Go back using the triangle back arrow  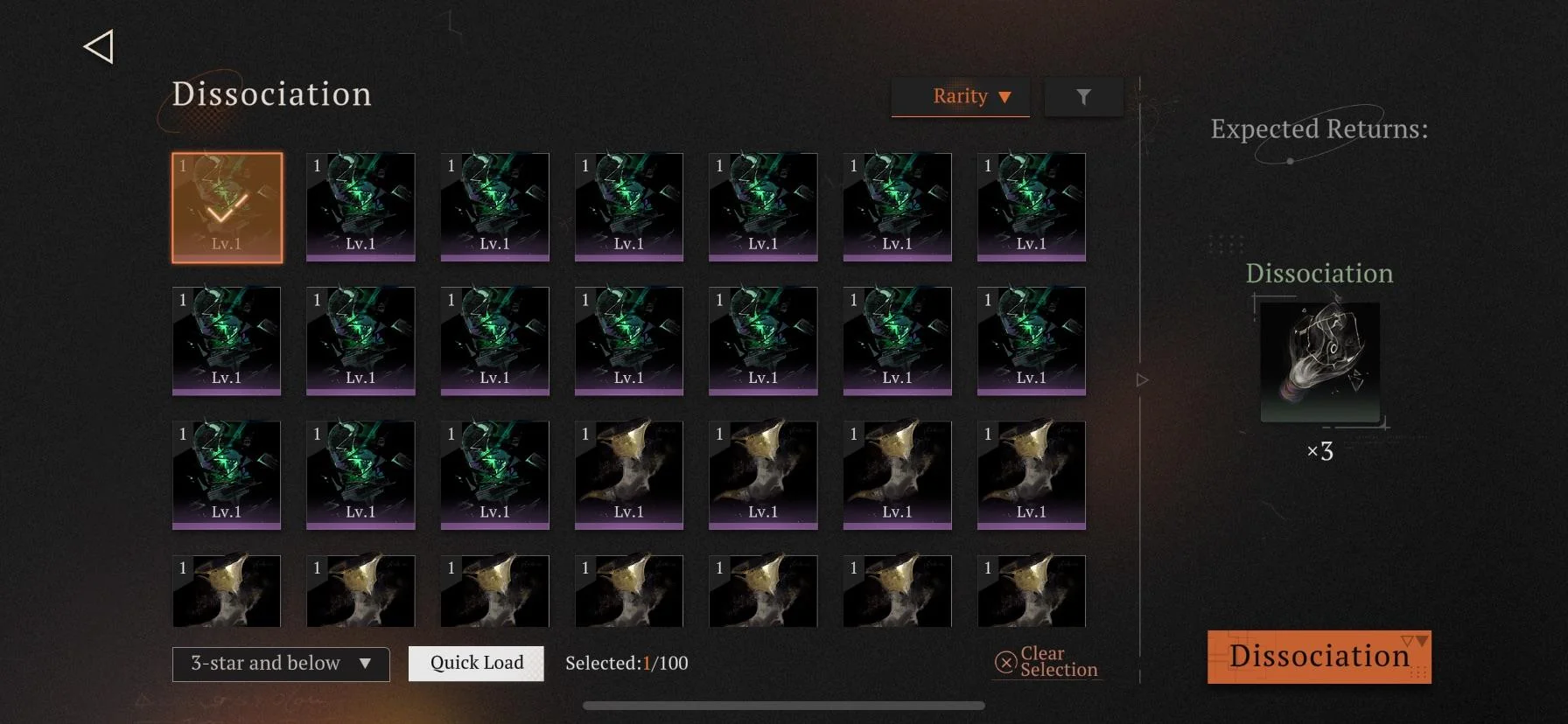99,47
